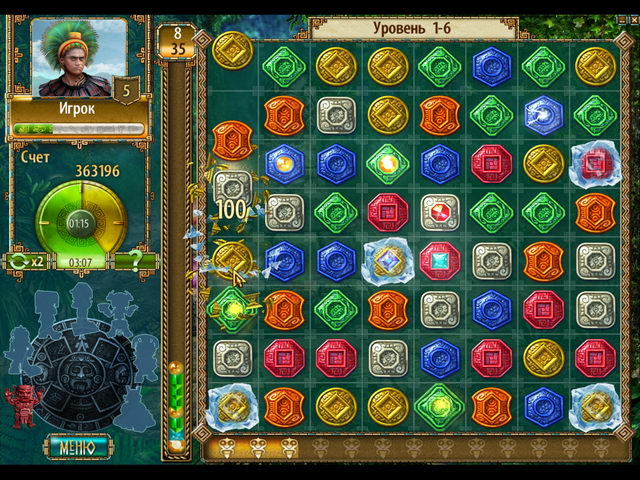Screen dimensions: 640x480
Task: Select the red tile holding a cyan gem
Action: (440, 260)
